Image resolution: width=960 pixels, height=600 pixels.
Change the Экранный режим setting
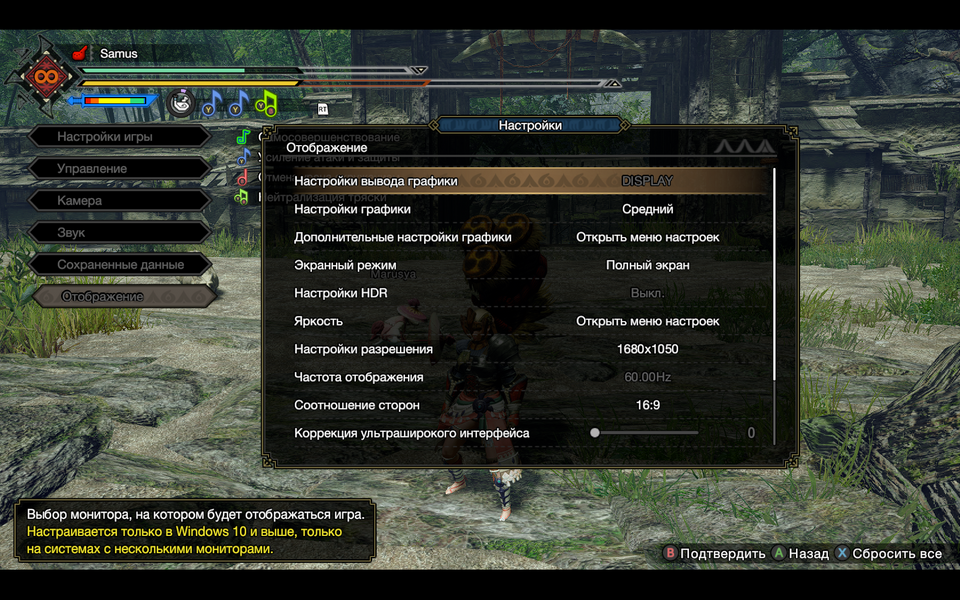tap(647, 265)
